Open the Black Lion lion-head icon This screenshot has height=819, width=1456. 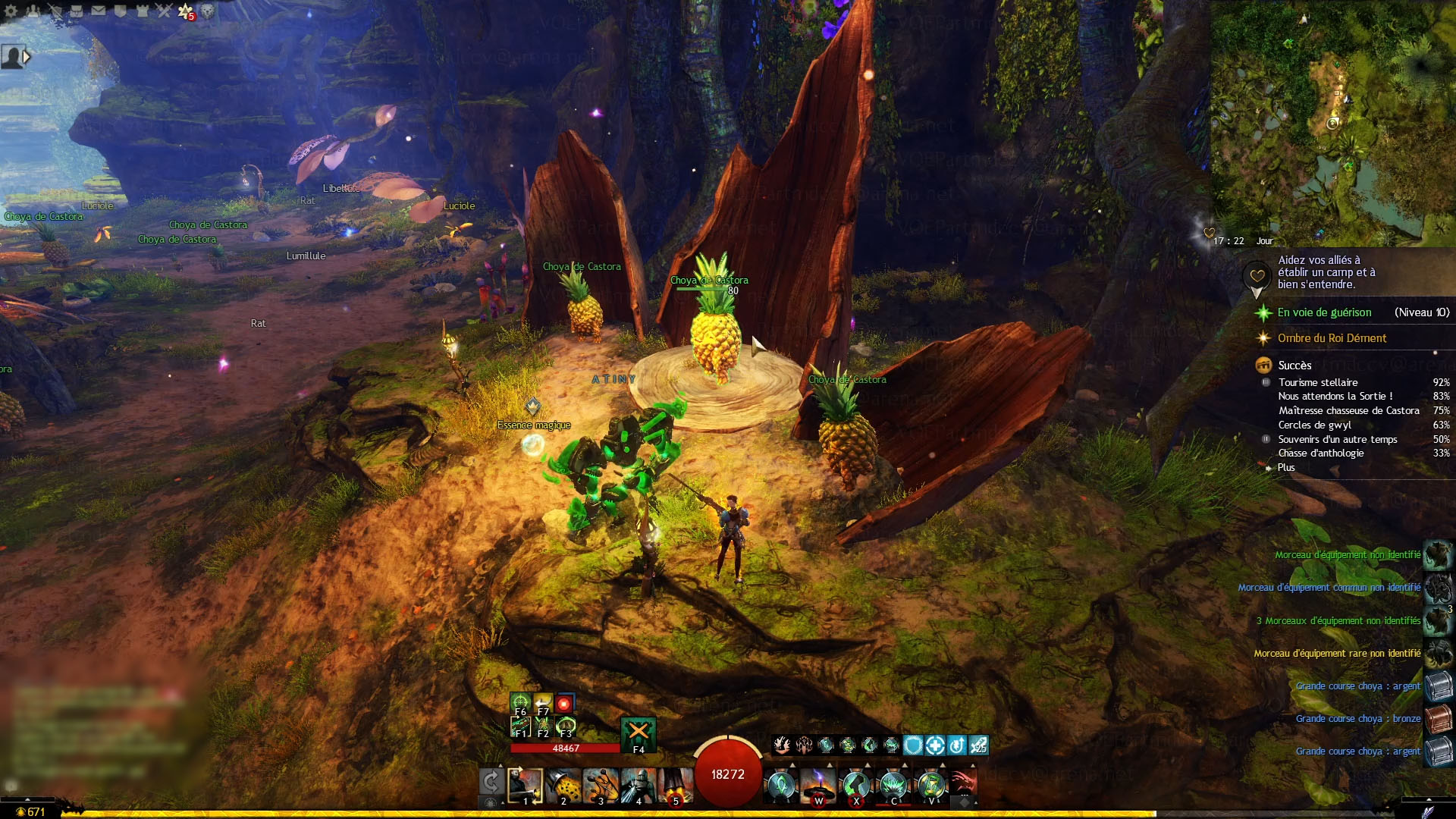[x=207, y=11]
